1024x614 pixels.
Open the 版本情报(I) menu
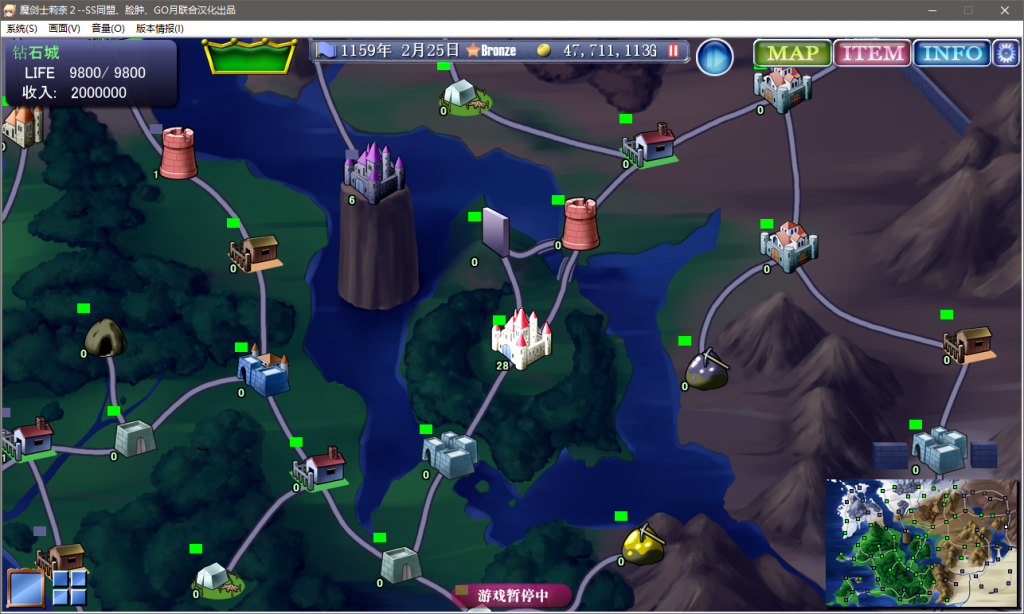(160, 29)
